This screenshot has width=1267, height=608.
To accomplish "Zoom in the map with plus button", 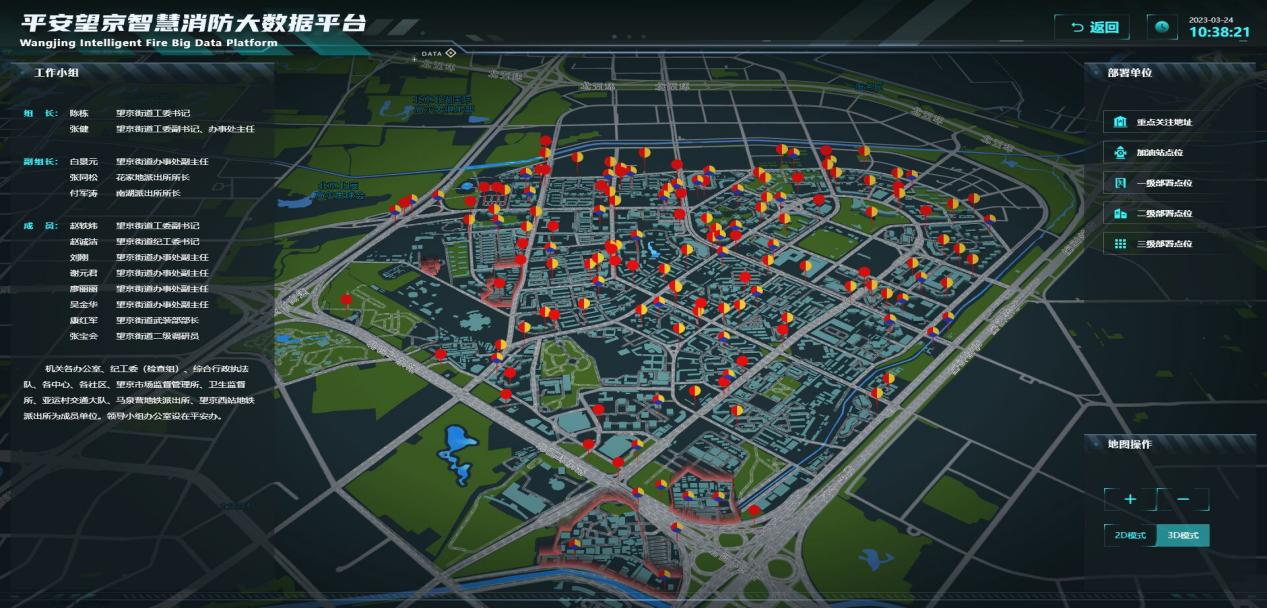I will (x=1130, y=499).
